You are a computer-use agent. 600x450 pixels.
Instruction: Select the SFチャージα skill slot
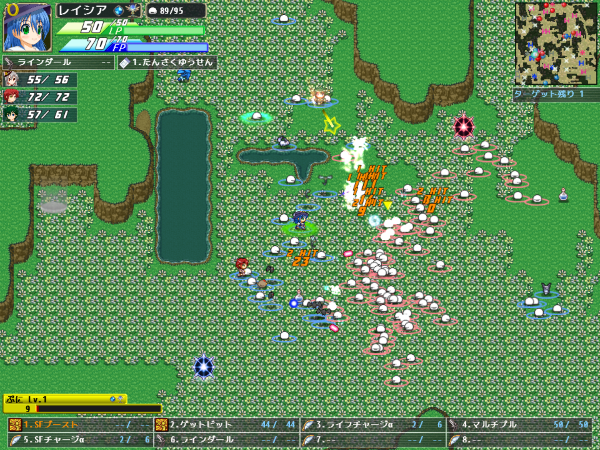click(x=80, y=439)
